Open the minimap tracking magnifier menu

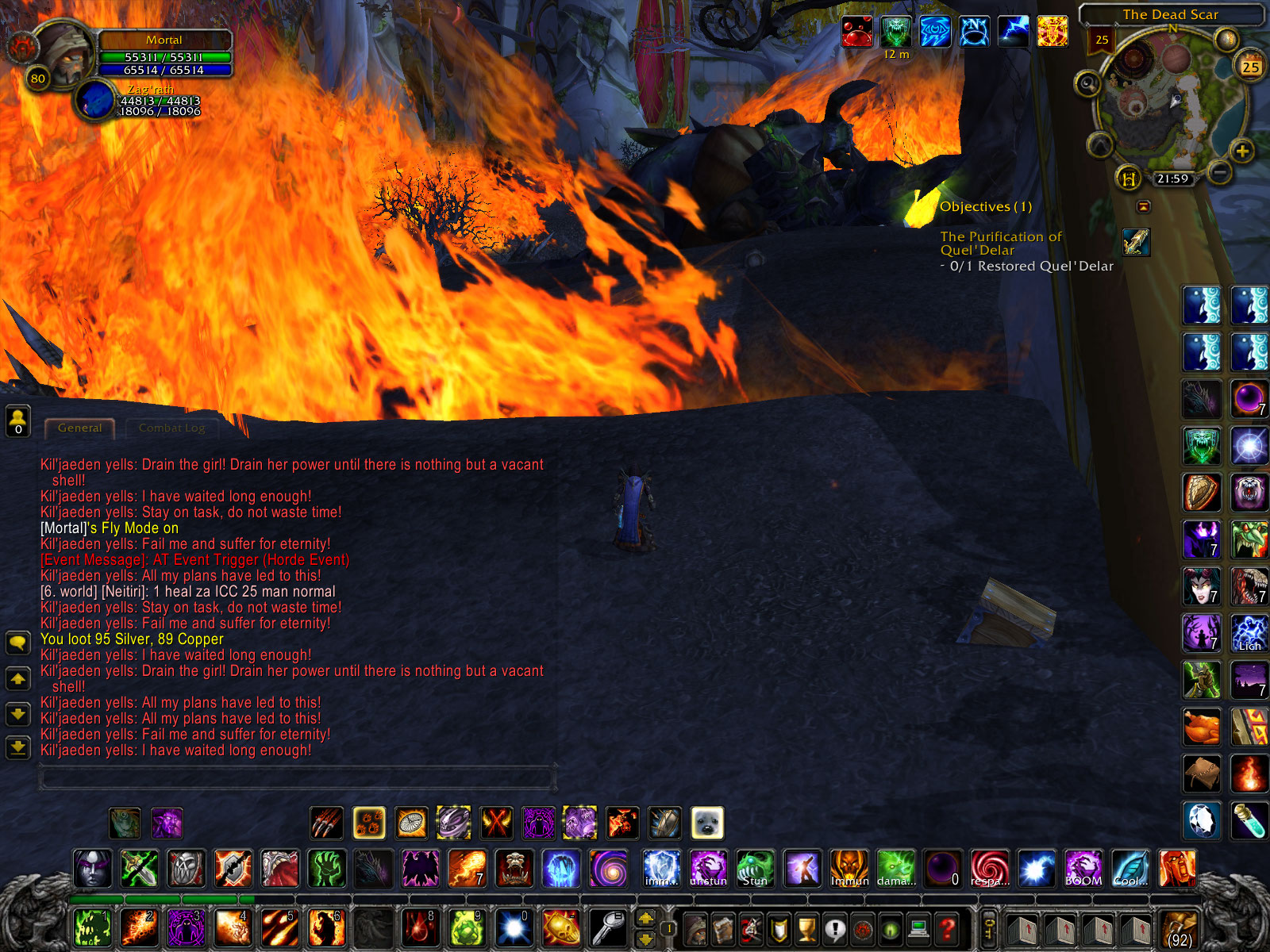click(x=1086, y=83)
